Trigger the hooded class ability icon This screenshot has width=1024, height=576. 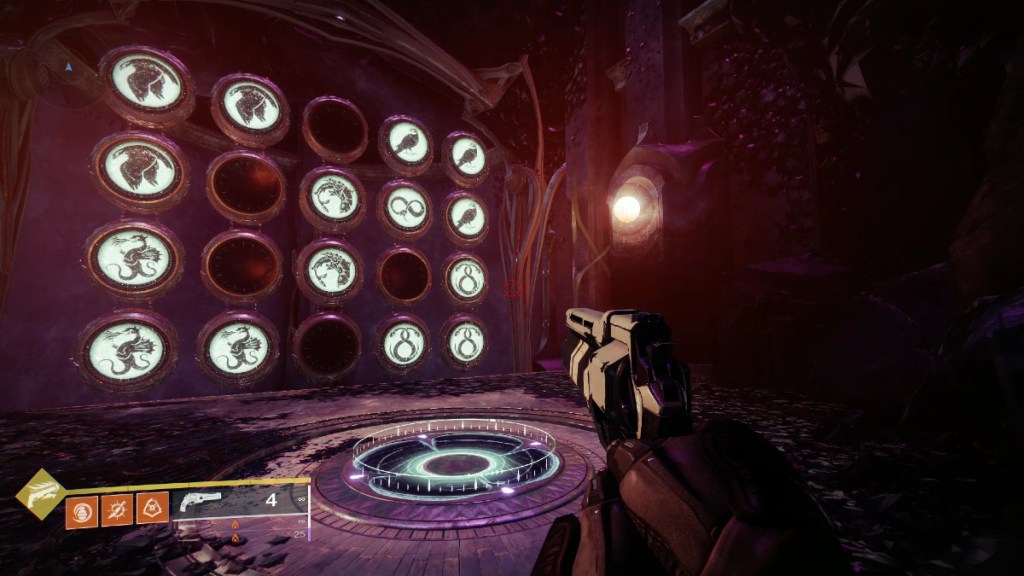(x=152, y=511)
